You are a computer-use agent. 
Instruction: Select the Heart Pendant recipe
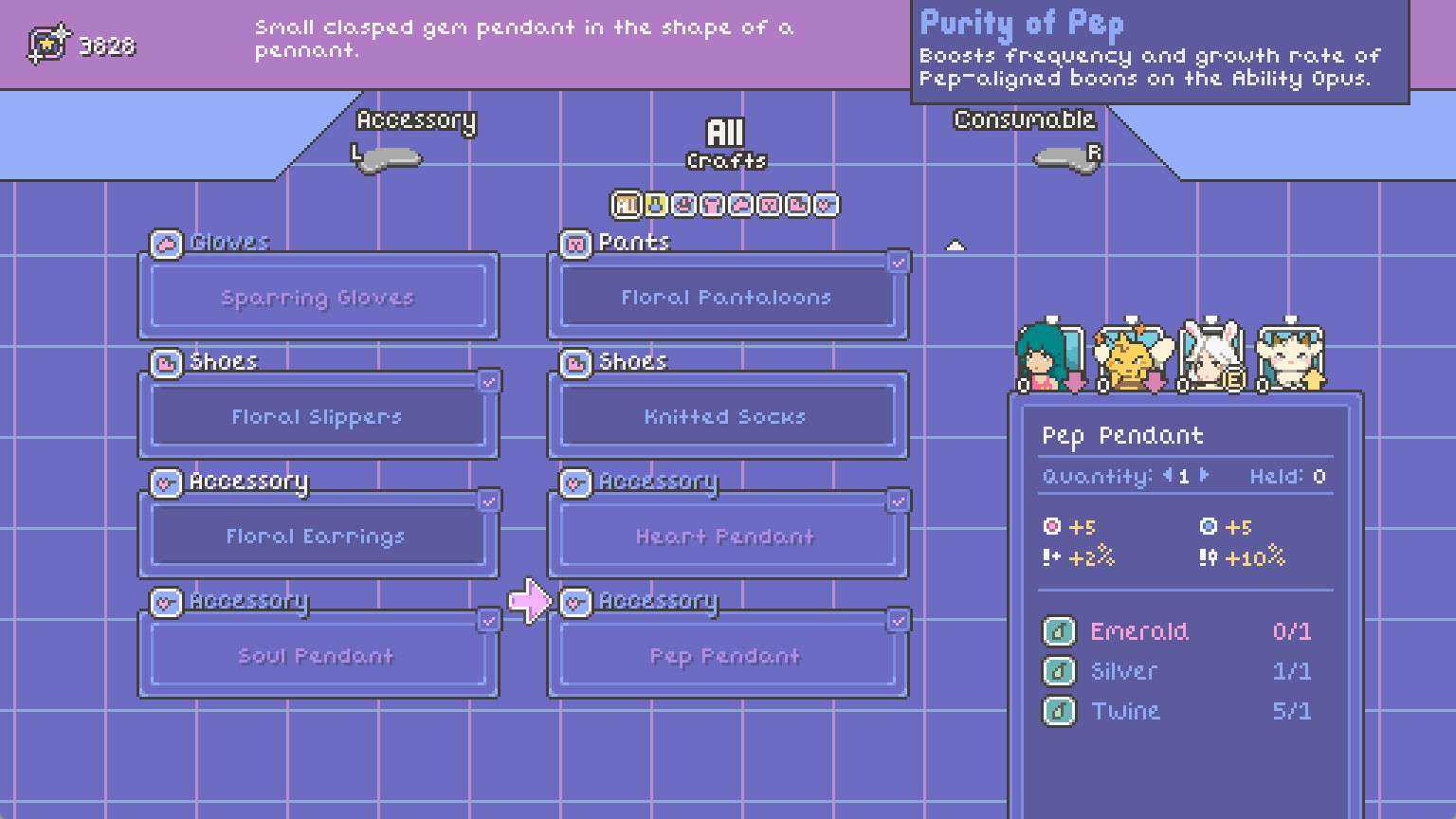pyautogui.click(x=728, y=537)
